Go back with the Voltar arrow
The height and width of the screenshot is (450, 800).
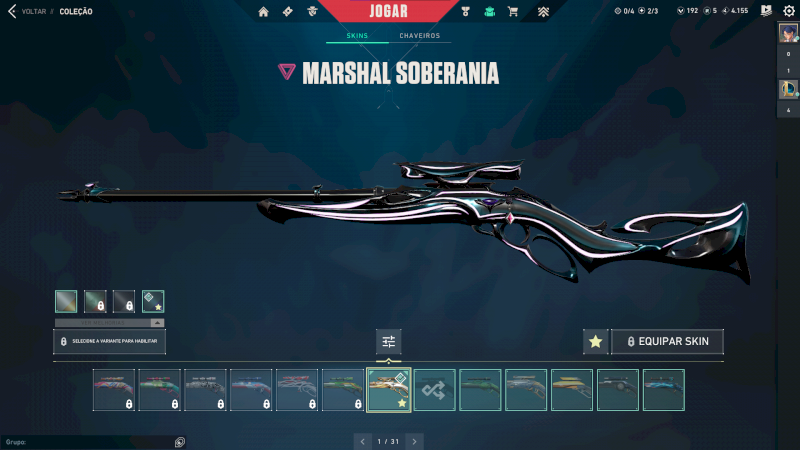[x=11, y=12]
